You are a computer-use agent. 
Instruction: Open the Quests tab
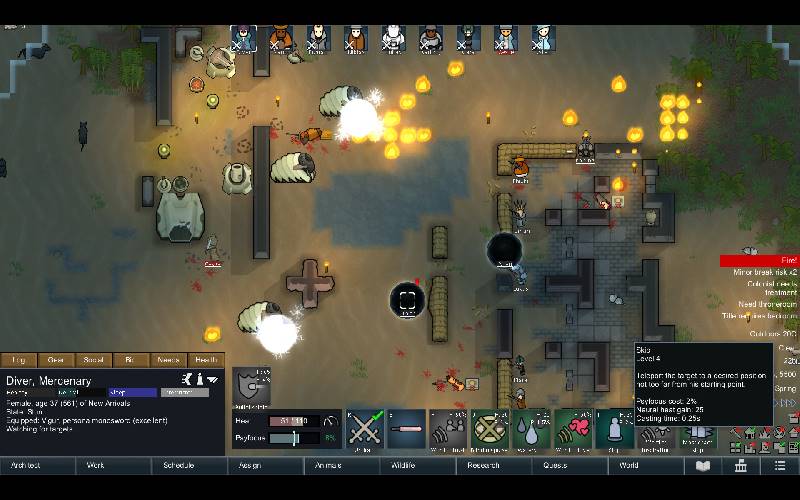coord(555,466)
